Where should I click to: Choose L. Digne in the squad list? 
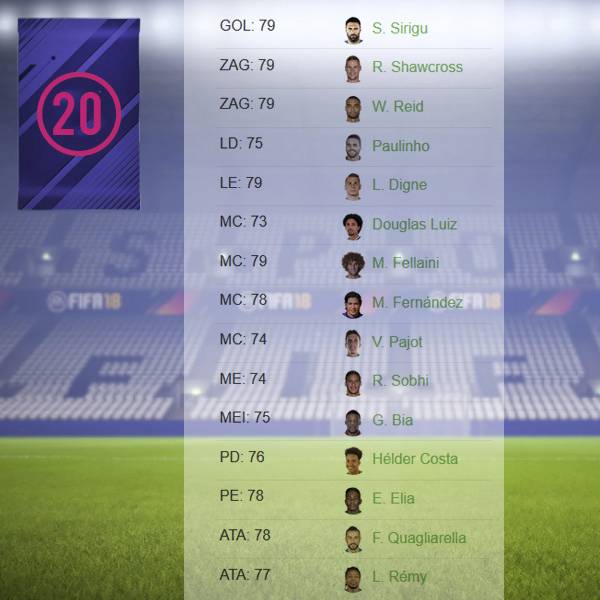[399, 185]
